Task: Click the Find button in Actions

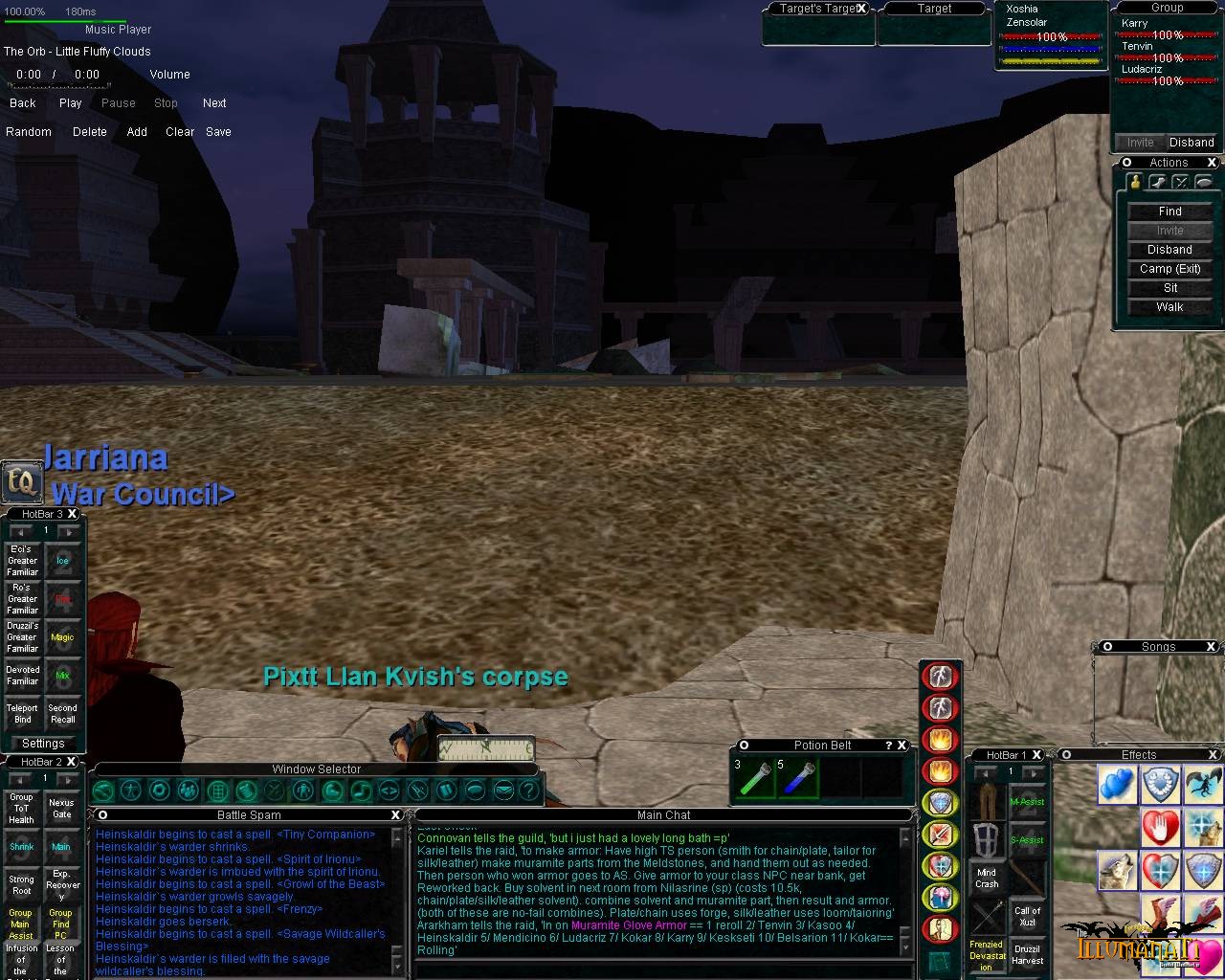Action: (1169, 212)
